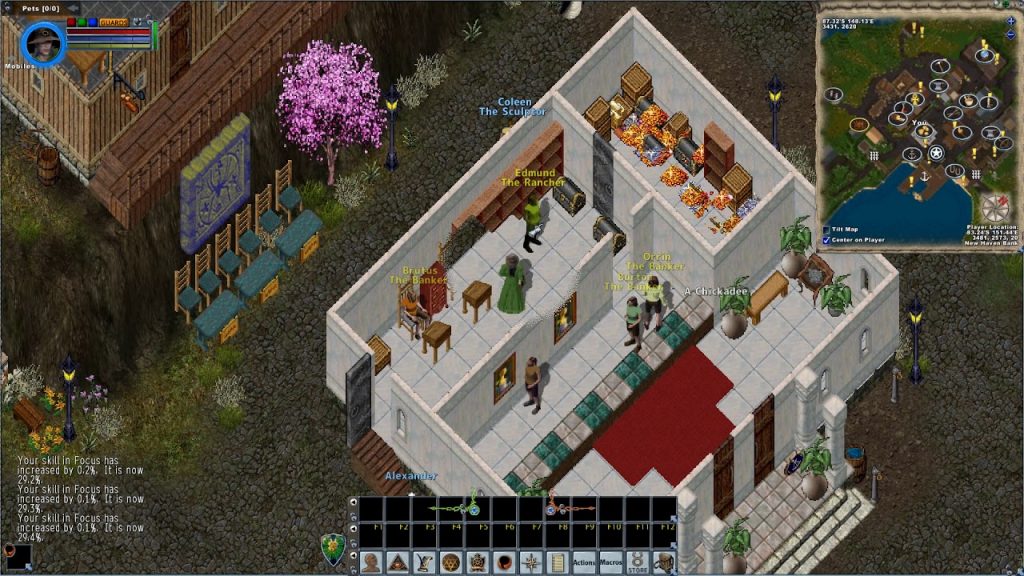
Task: Open the Store from the menu bar
Action: (638, 563)
